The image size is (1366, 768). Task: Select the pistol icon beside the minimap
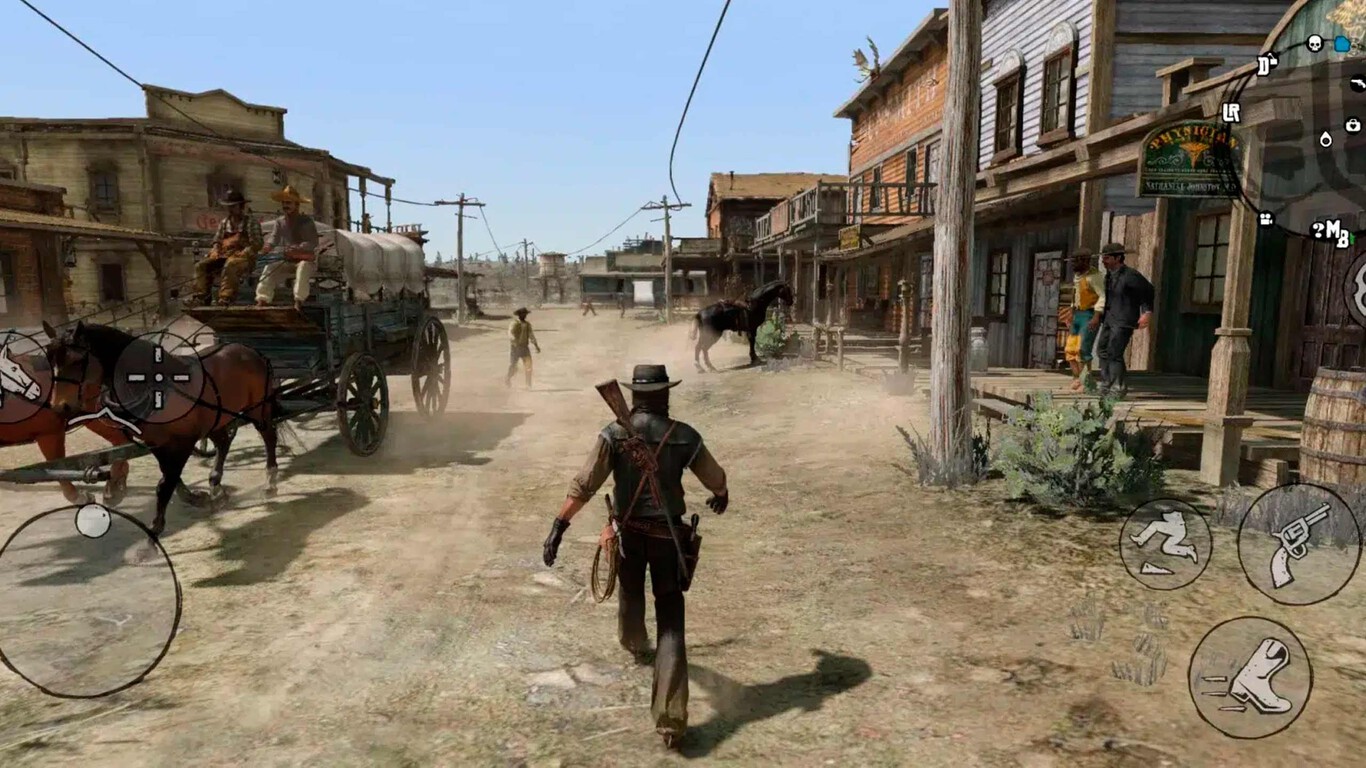[x=1356, y=84]
